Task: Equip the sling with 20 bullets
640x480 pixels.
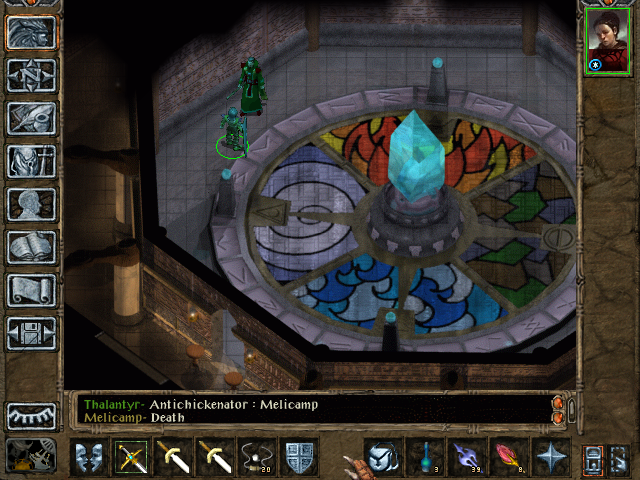Action: (258, 457)
